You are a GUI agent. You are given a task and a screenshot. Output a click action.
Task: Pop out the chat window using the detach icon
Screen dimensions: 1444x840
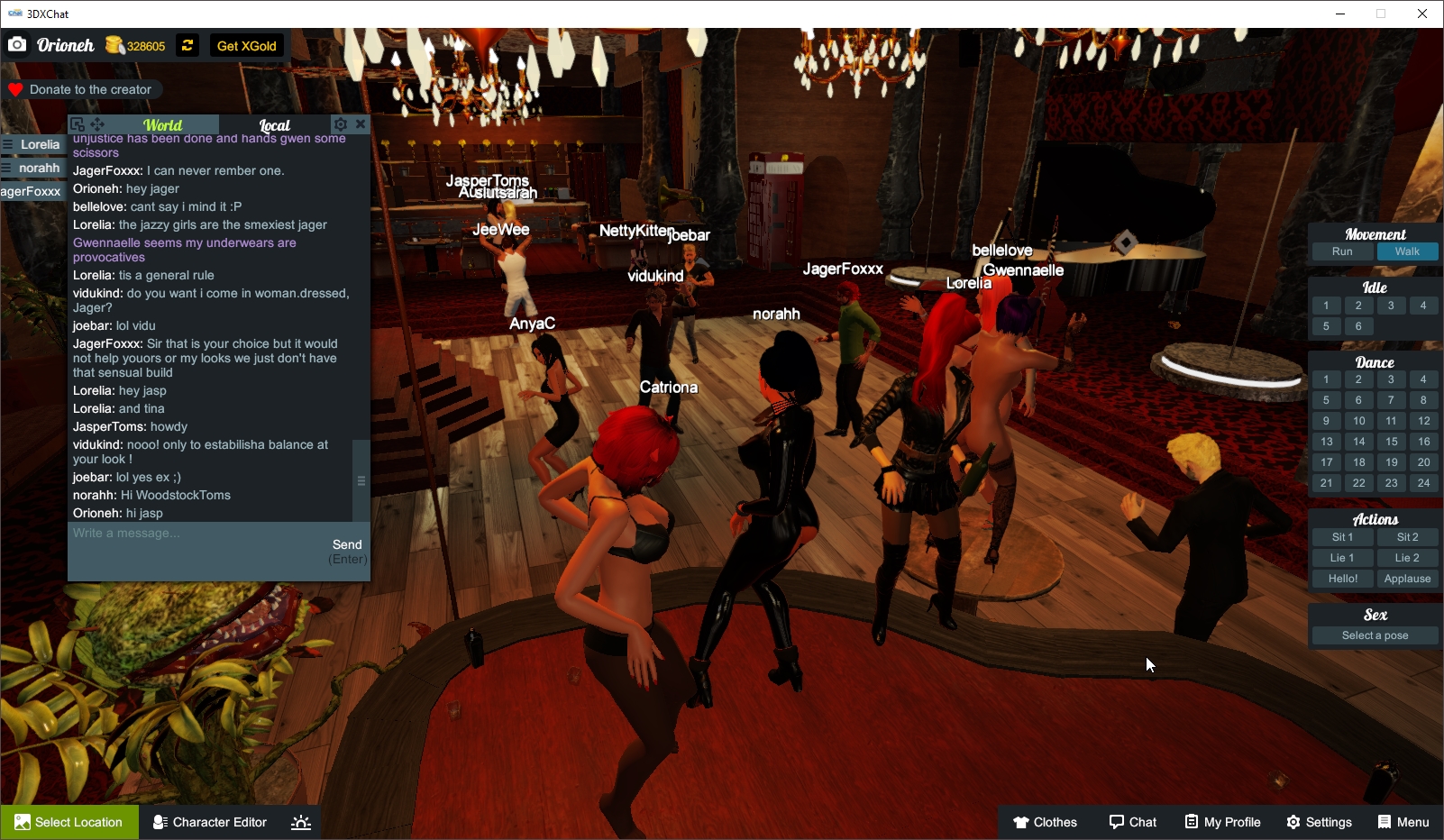[x=78, y=123]
